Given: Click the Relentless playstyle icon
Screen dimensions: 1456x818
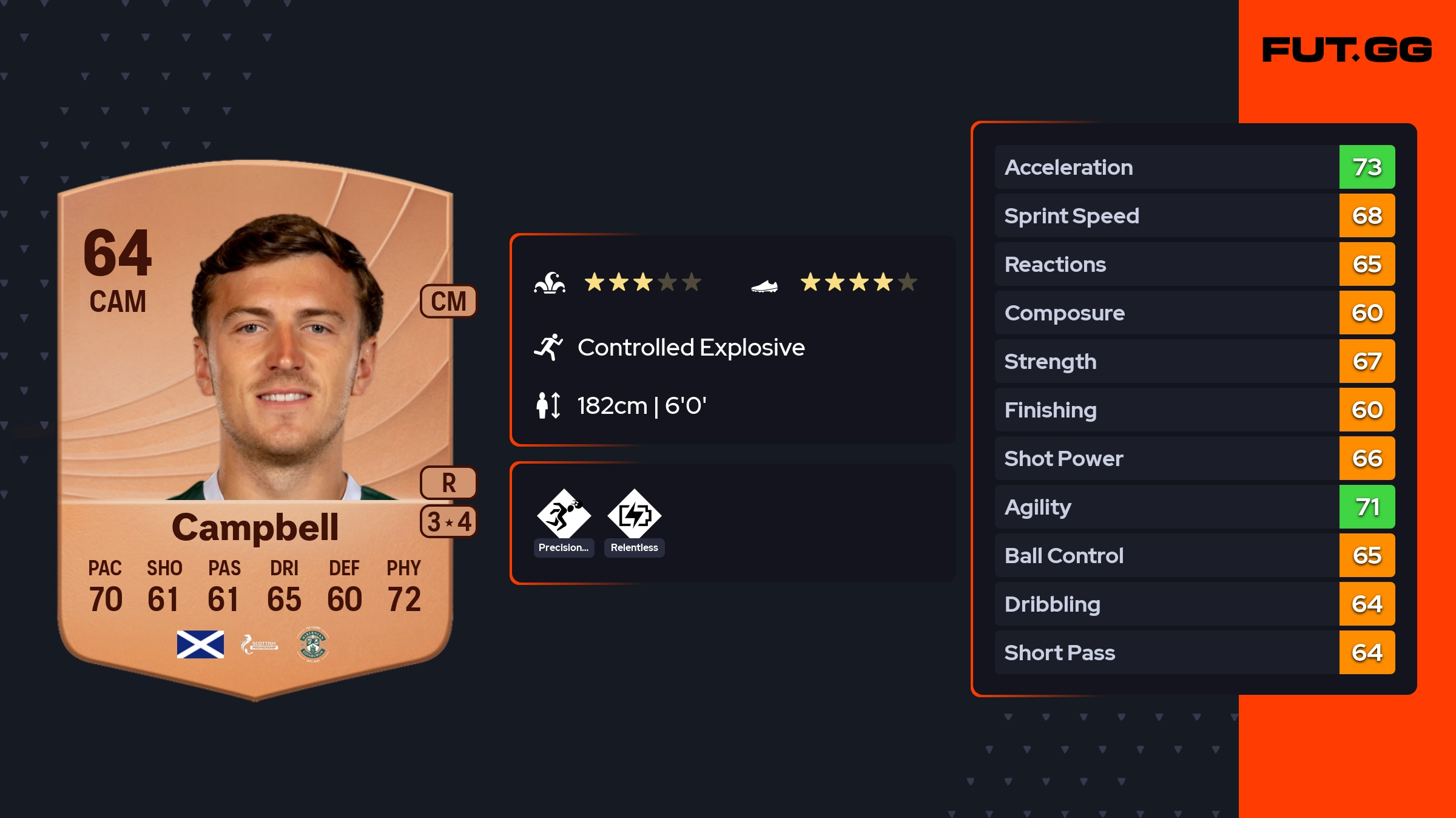Looking at the screenshot, I should click(634, 515).
